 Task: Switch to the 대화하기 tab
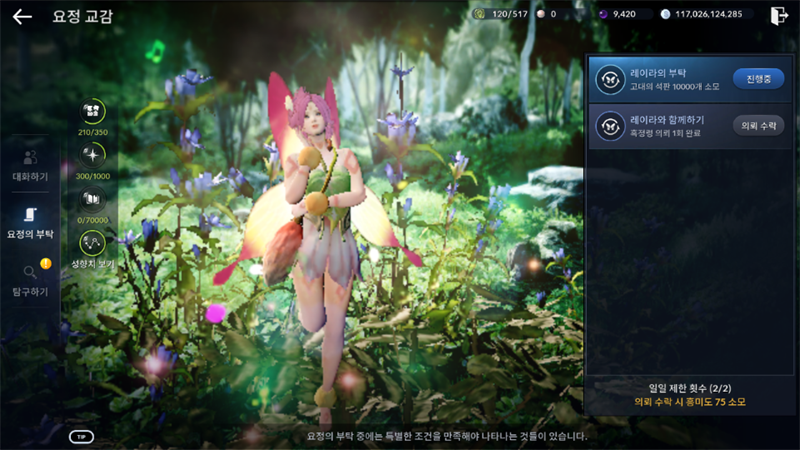pos(30,166)
